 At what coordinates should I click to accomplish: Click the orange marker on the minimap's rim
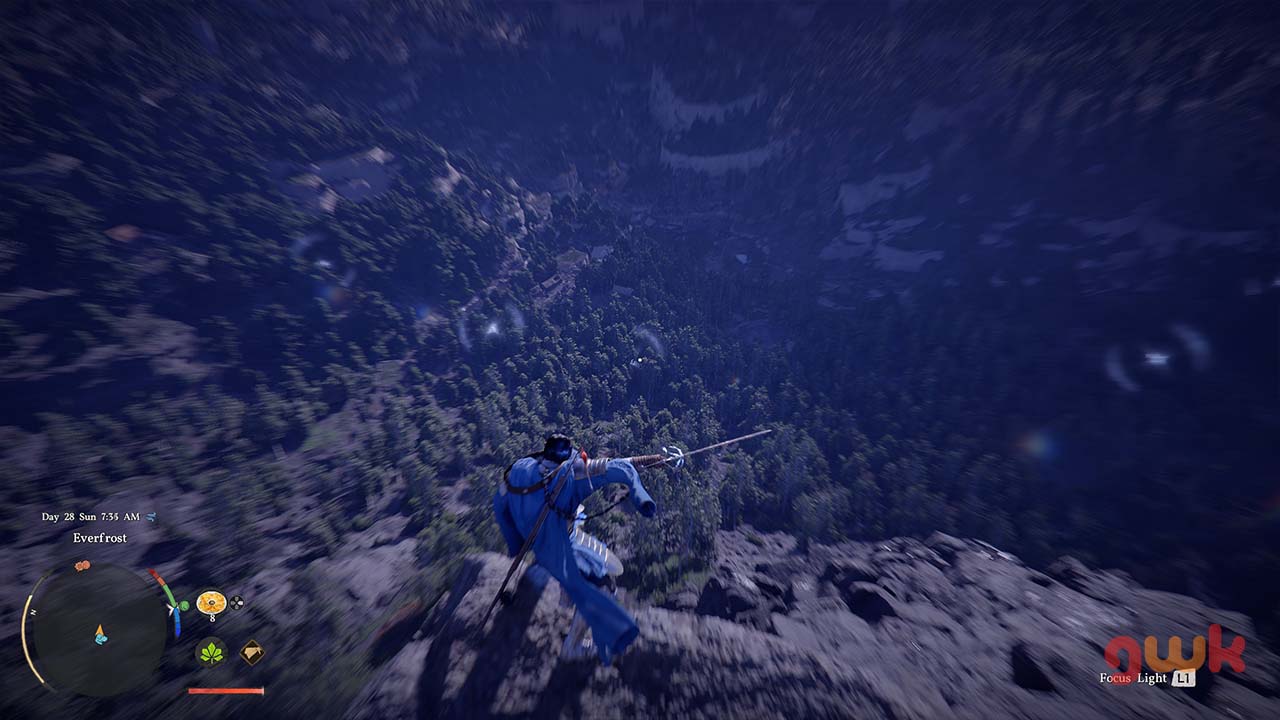(82, 565)
